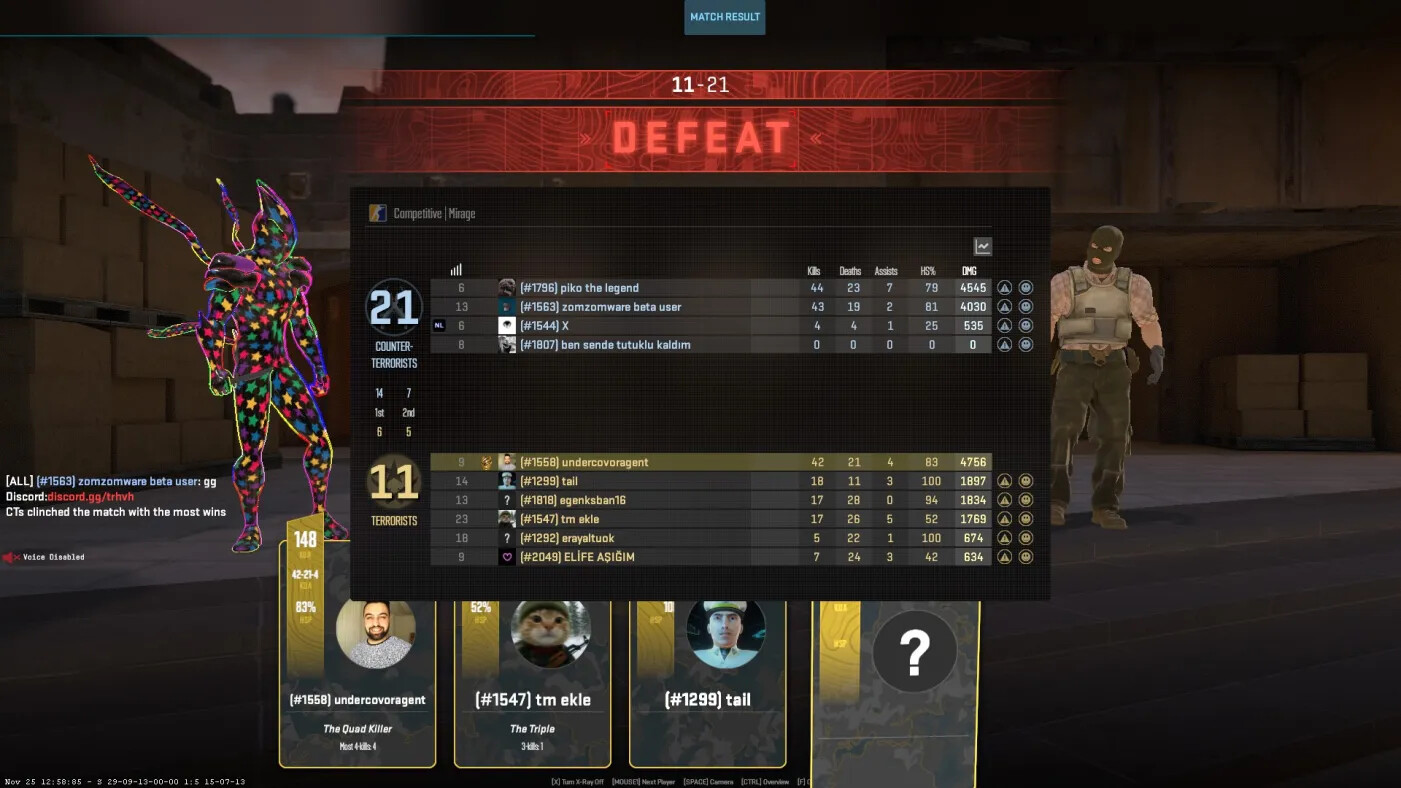Report piko the legend with the triangle icon
Screen dimensions: 1401x788
(1004, 288)
